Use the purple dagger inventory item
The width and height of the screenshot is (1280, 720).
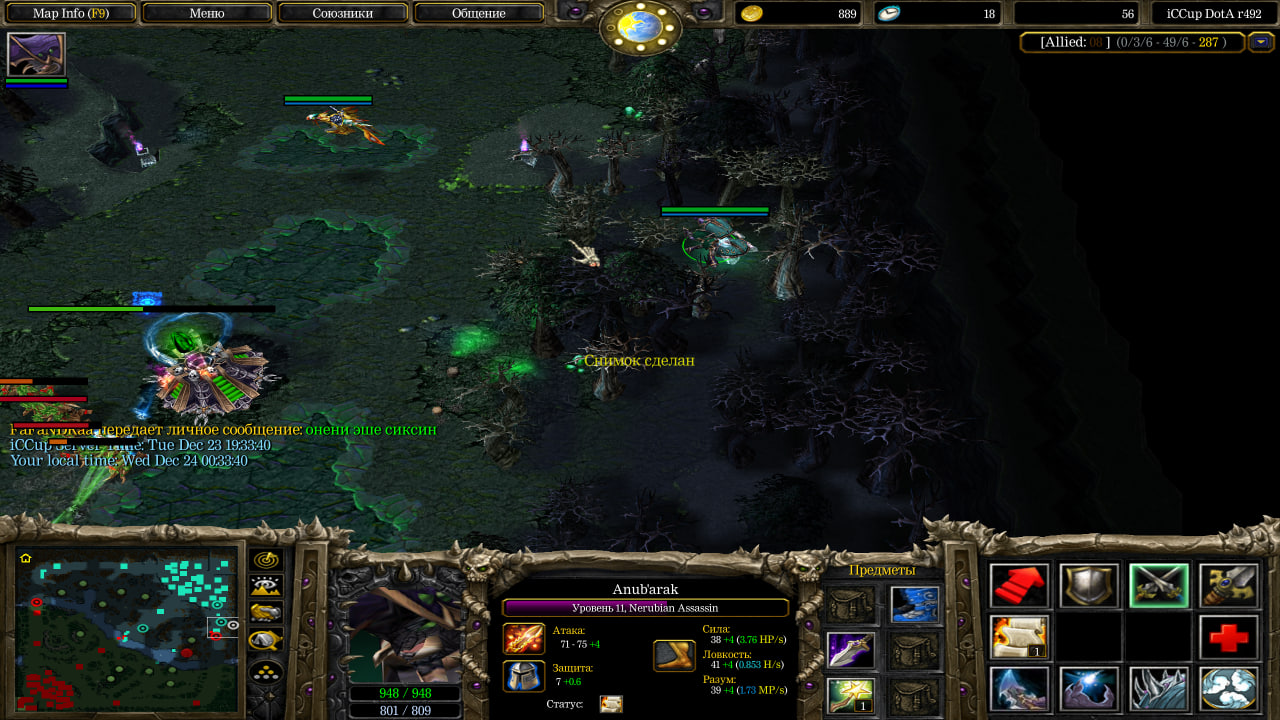851,650
